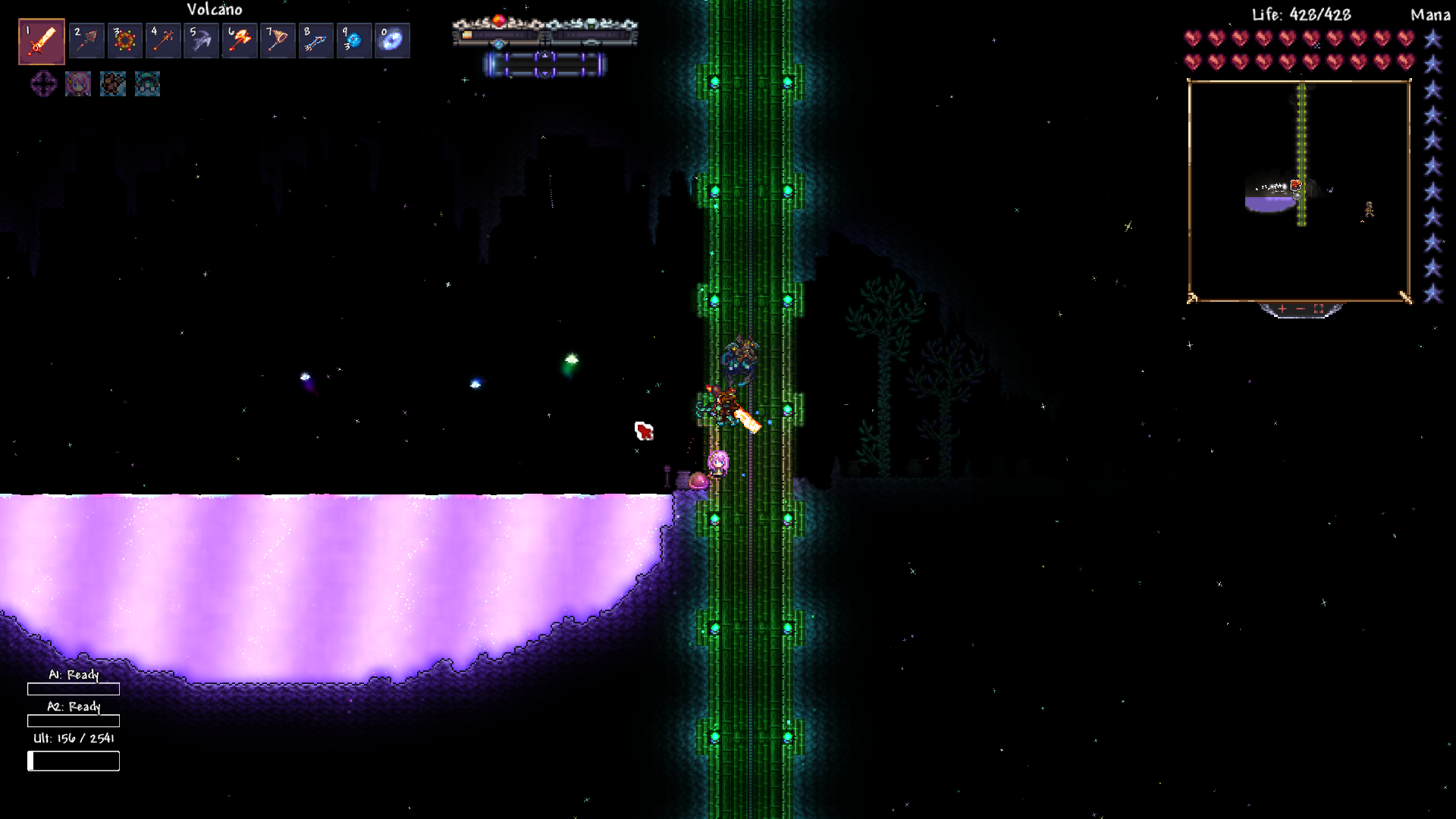
Task: Select the swirling portal item in hotbar slot 0
Action: point(392,39)
